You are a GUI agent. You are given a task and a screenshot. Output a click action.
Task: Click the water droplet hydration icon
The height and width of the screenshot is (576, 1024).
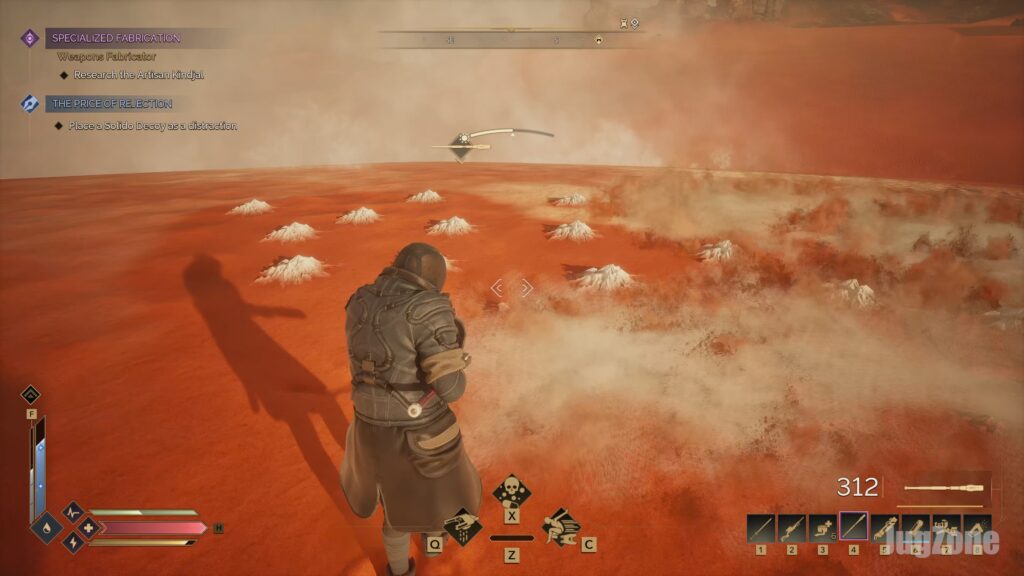point(47,527)
